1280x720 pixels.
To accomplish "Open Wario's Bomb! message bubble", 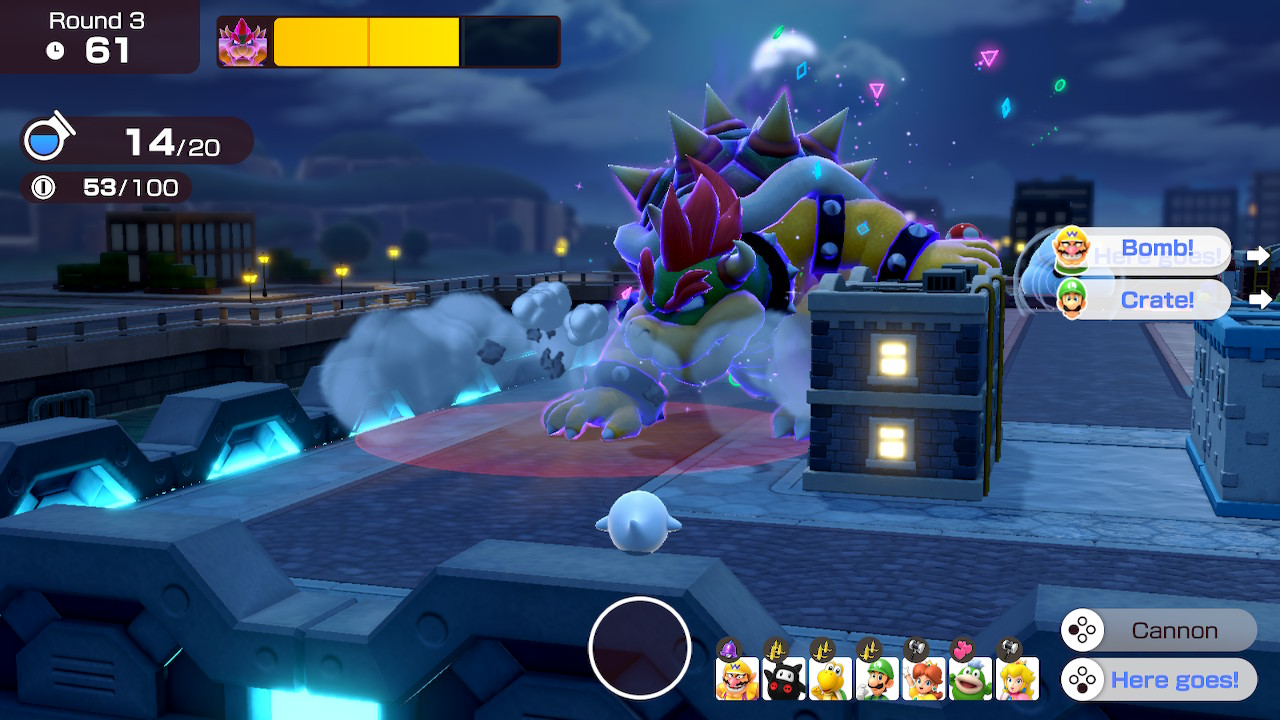I will click(x=1142, y=248).
